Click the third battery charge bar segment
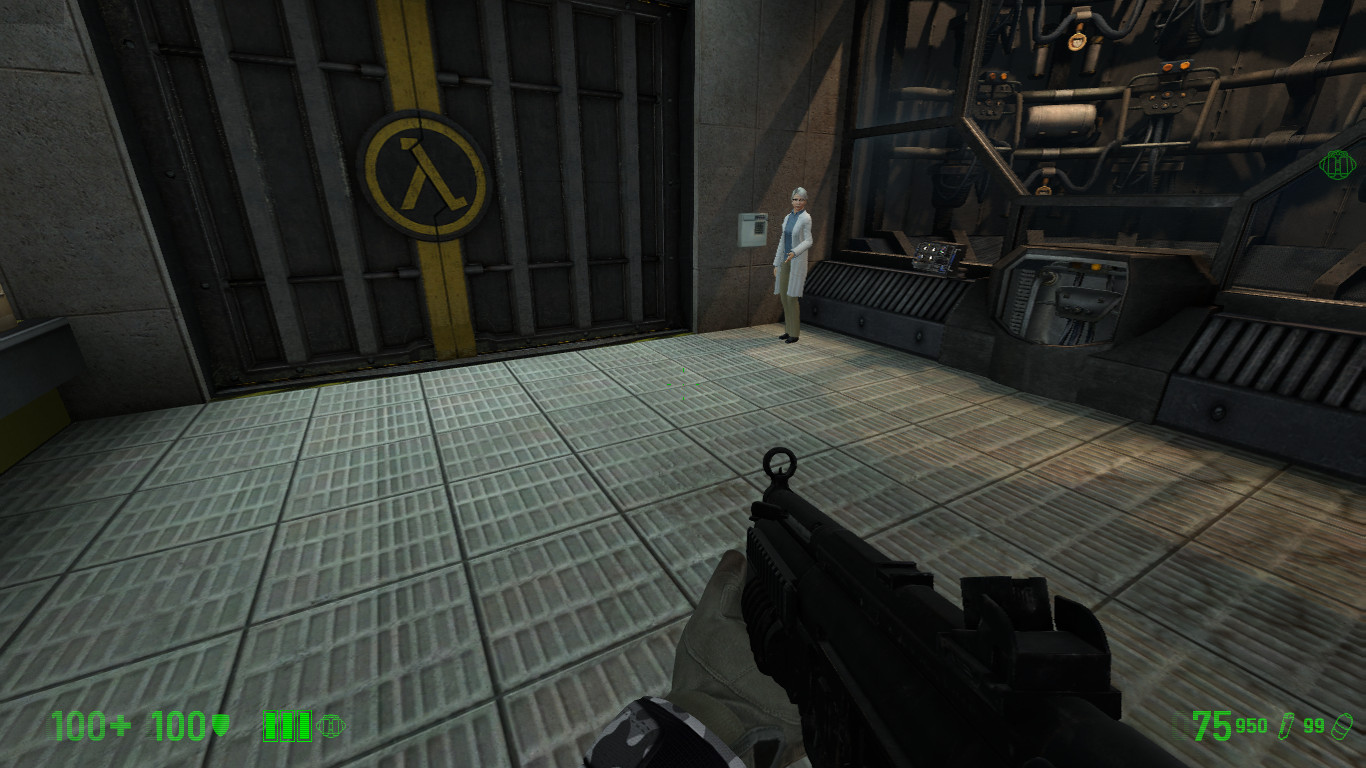 point(305,725)
